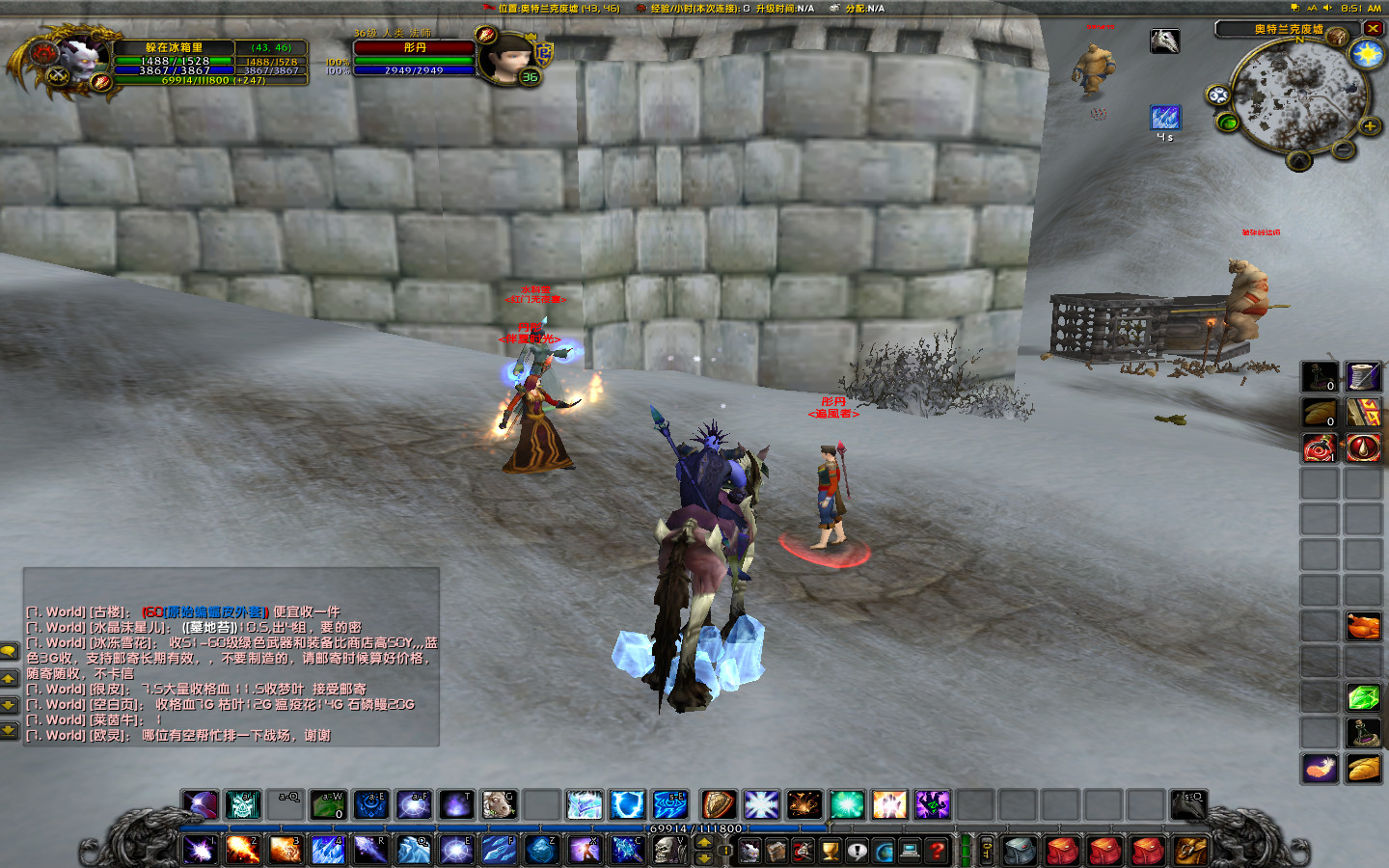Open the zone name dropdown above the minimap
This screenshot has height=868, width=1389.
click(1289, 28)
